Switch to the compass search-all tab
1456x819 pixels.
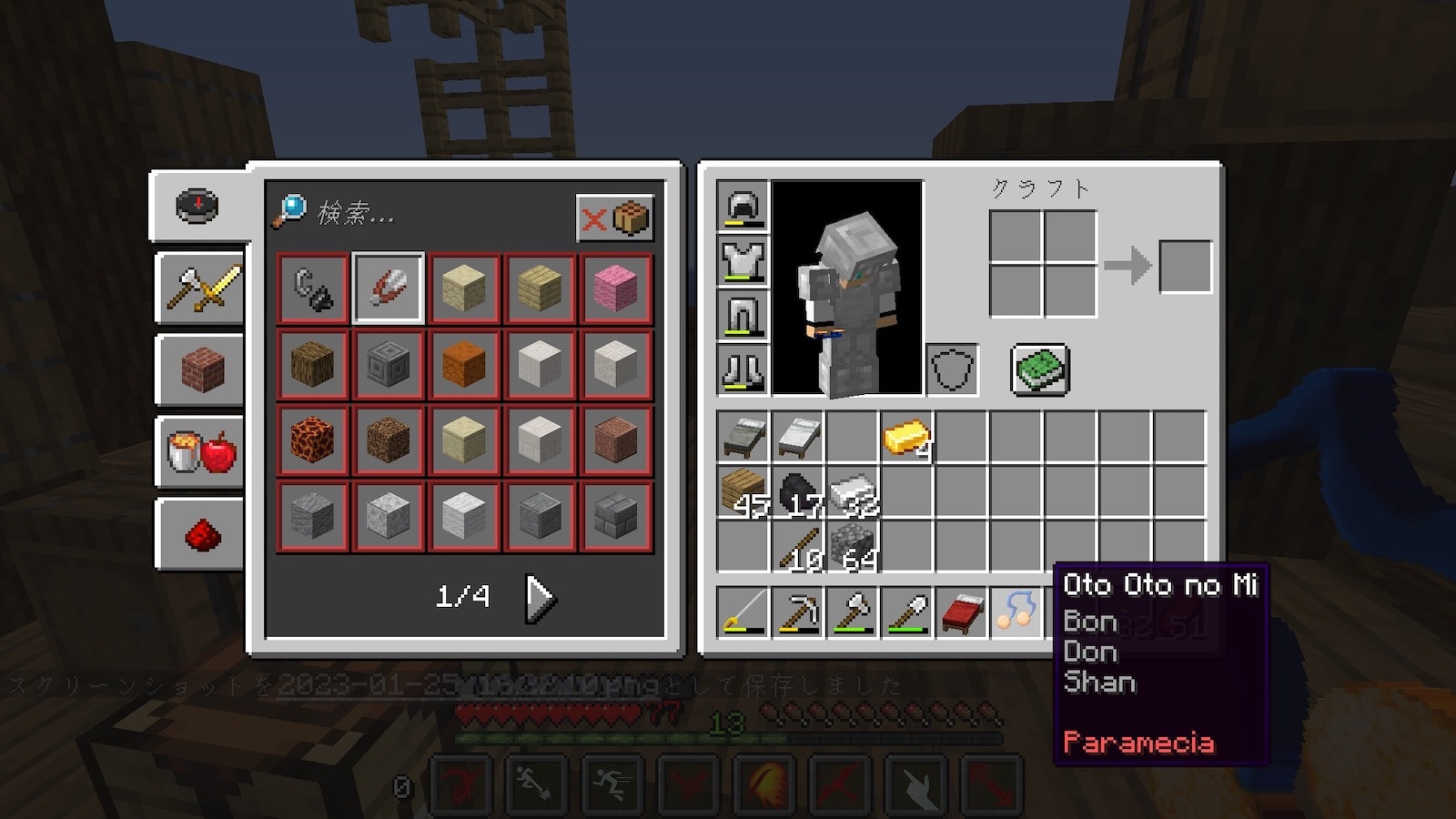coord(197,206)
